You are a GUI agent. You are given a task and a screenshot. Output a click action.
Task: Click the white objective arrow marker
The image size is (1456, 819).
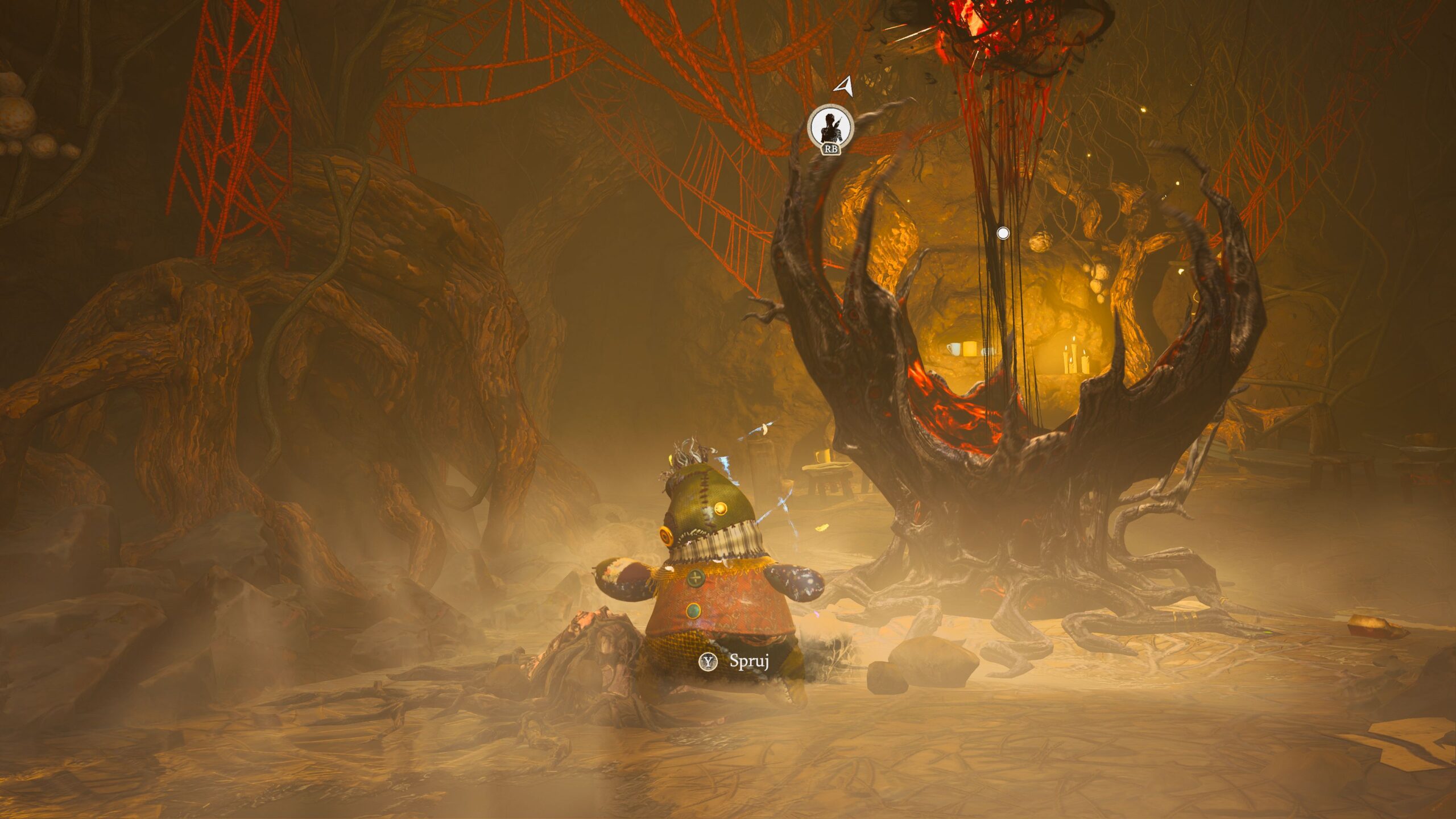845,86
